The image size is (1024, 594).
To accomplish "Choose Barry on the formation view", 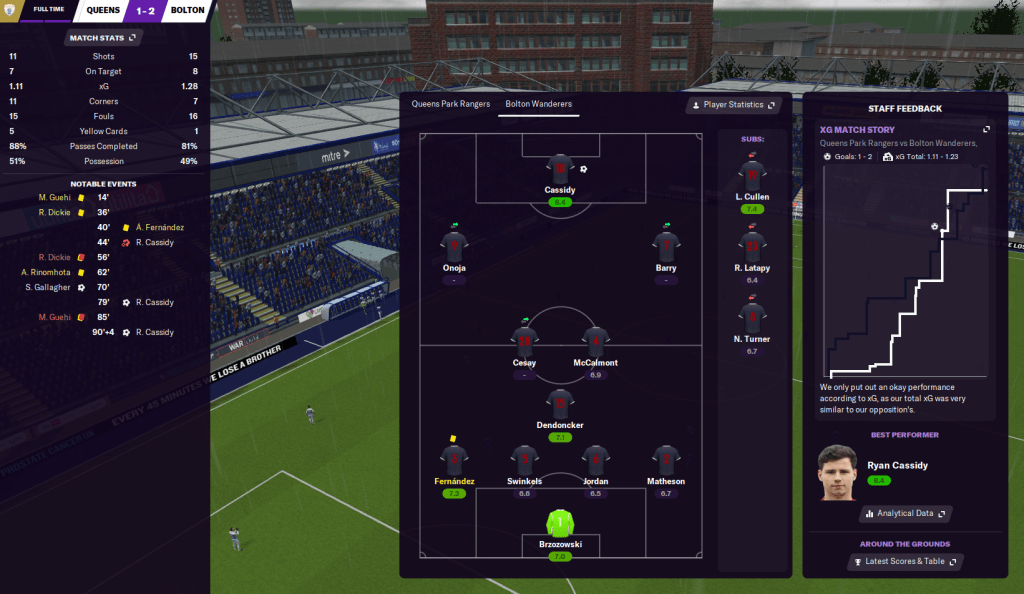I will [x=666, y=247].
